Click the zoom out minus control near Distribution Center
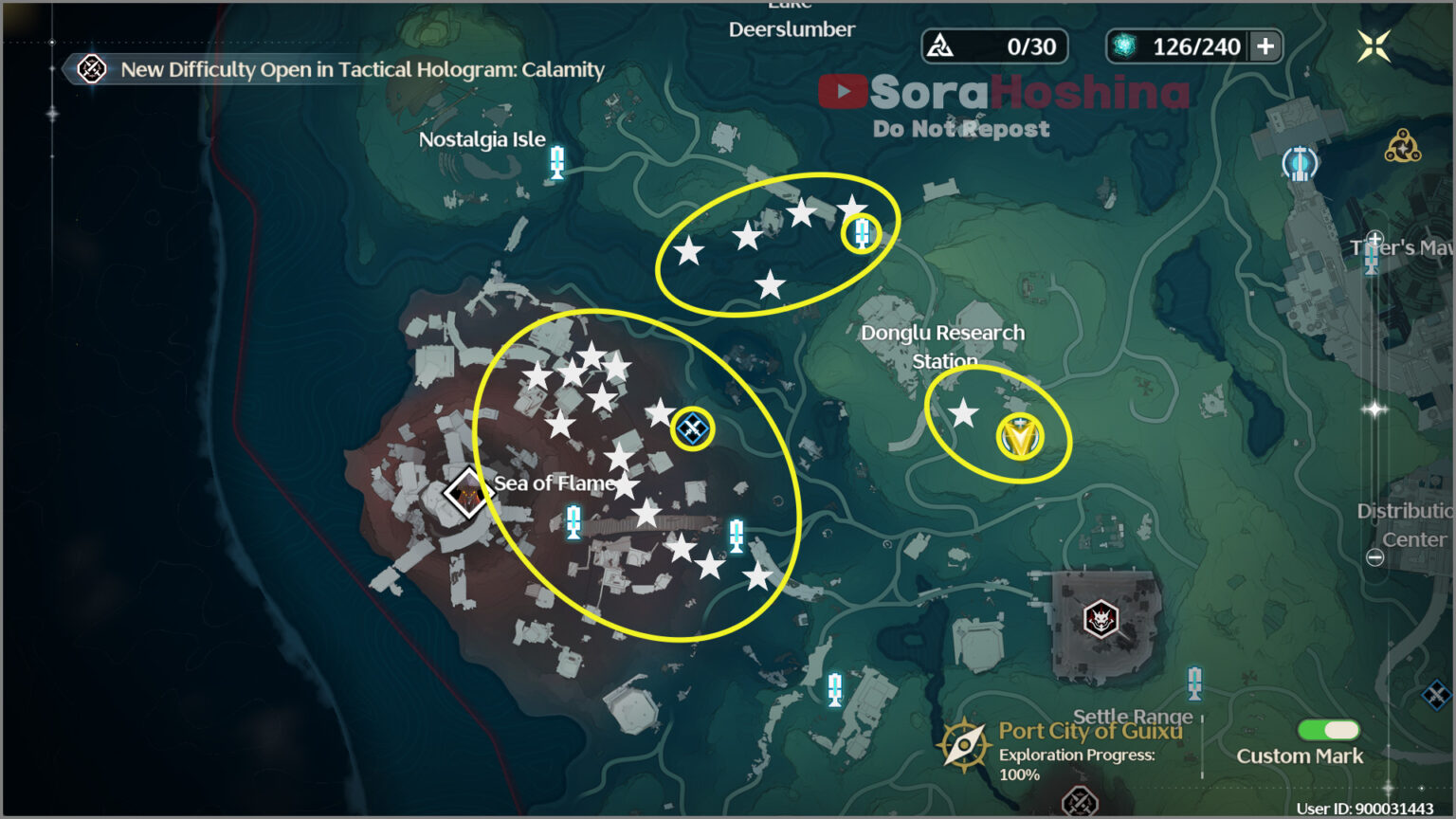The height and width of the screenshot is (819, 1456). tap(1374, 558)
